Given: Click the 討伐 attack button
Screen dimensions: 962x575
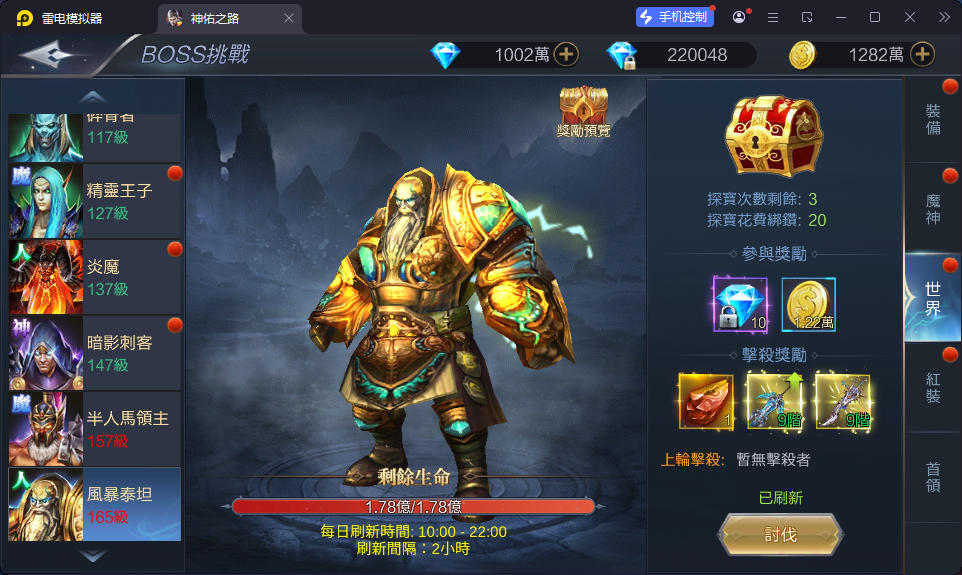Looking at the screenshot, I should point(780,535).
